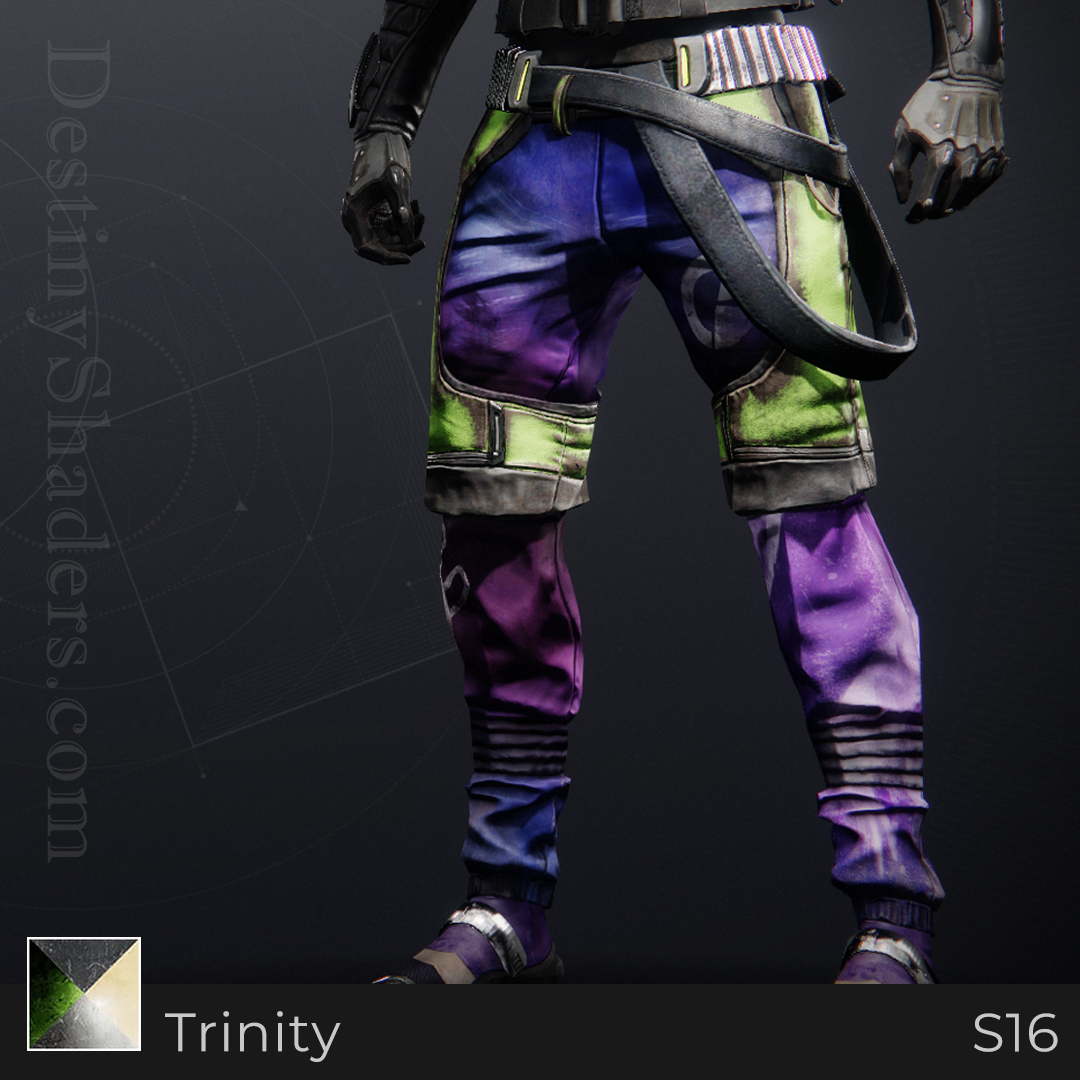Screen dimensions: 1080x1080
Task: Select the Trinity shader icon
Action: pyautogui.click(x=84, y=993)
